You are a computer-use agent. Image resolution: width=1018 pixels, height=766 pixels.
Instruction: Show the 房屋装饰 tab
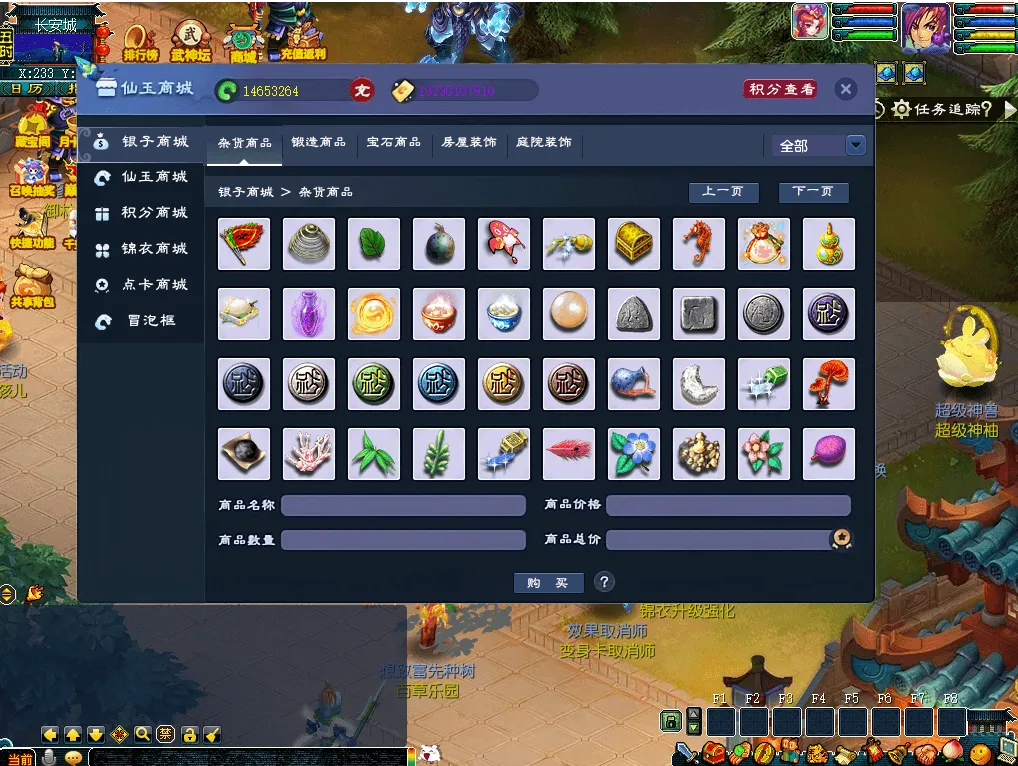(x=469, y=143)
